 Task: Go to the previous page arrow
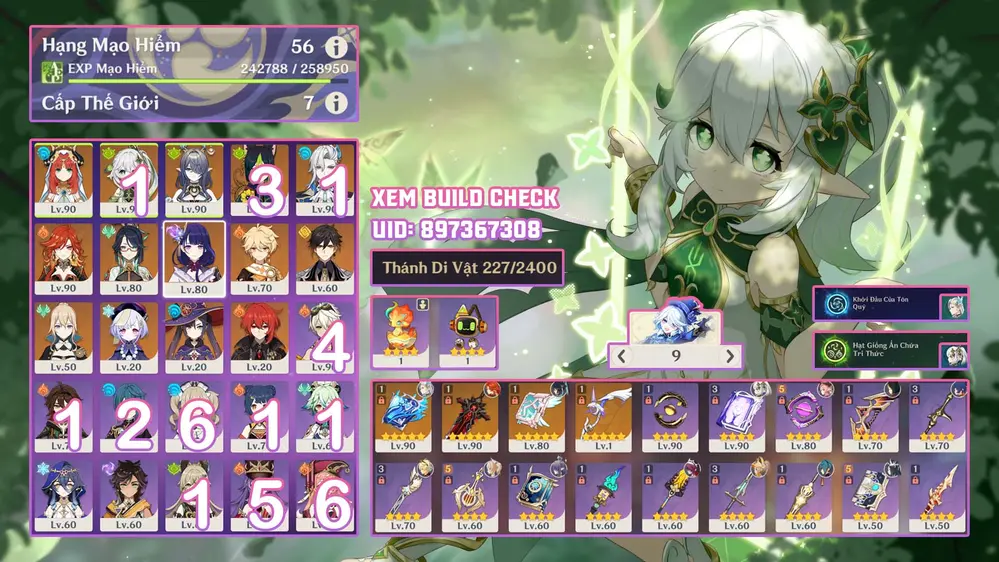click(620, 354)
